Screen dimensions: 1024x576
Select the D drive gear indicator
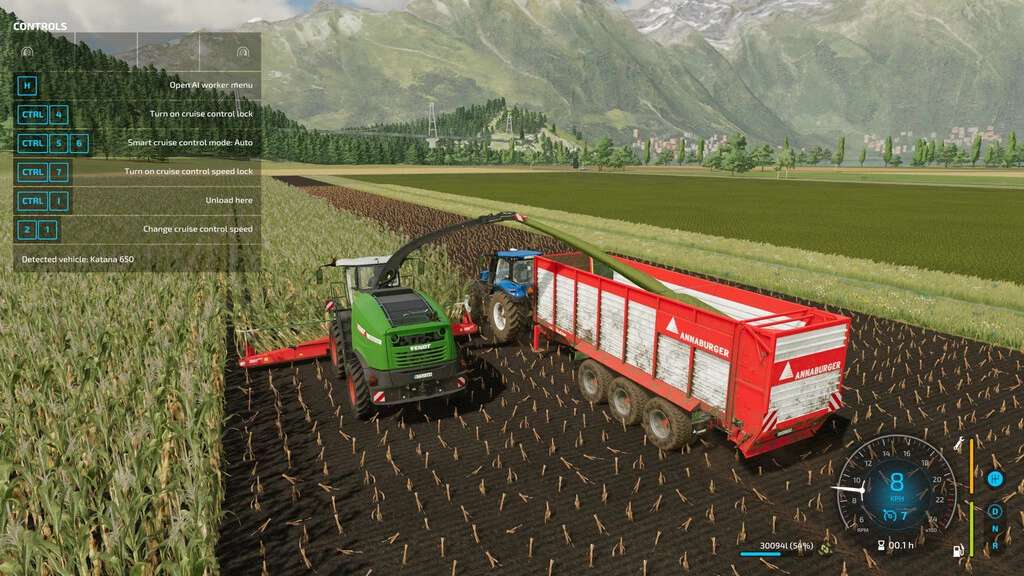point(995,511)
